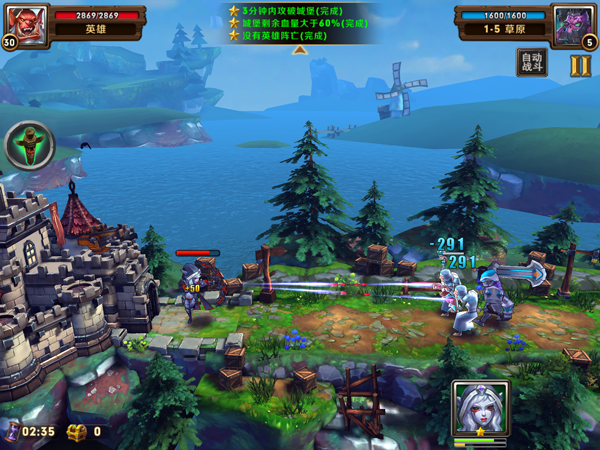Tap the enemy boss portrait

click(575, 20)
